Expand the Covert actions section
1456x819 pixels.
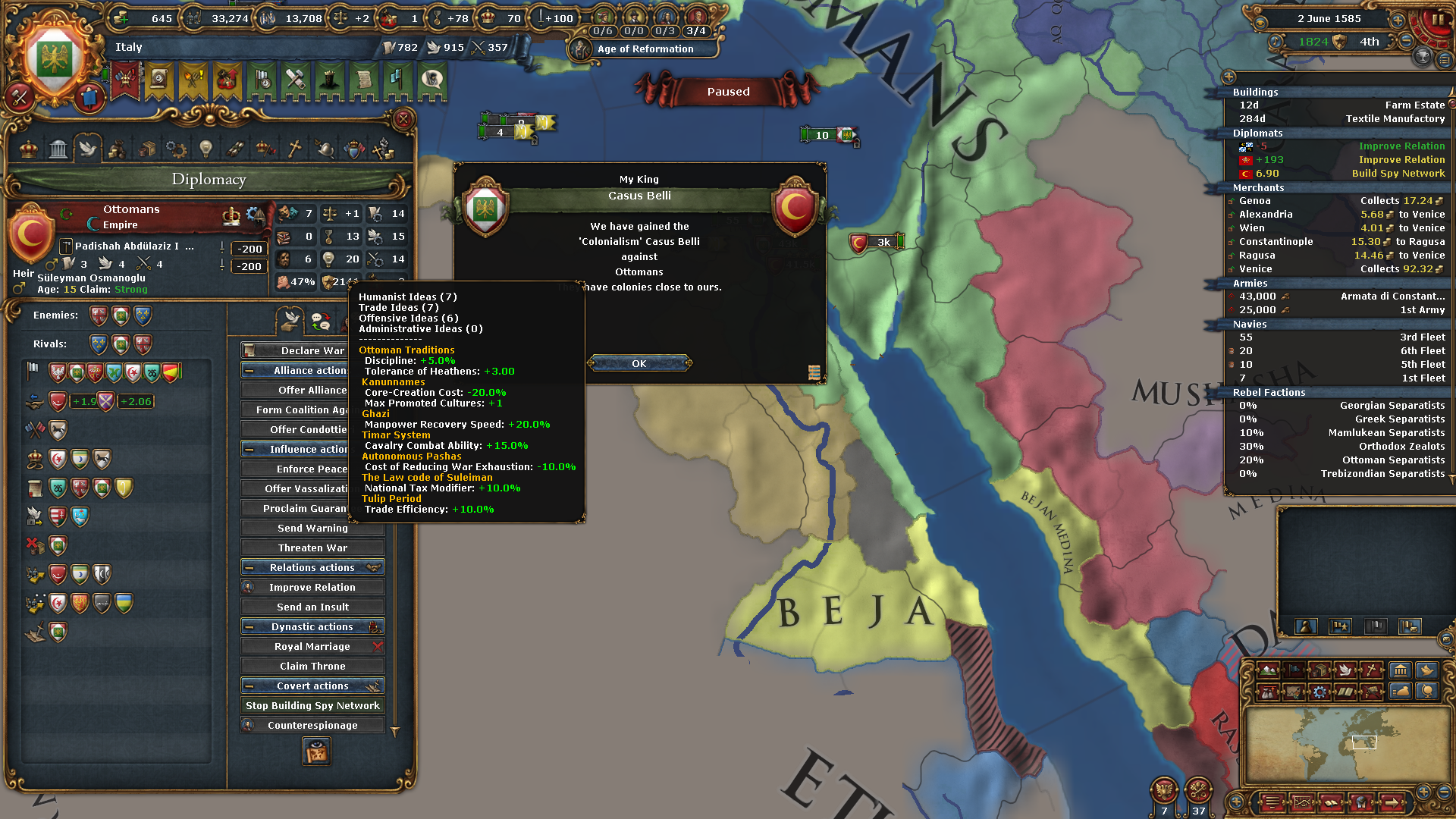click(312, 686)
